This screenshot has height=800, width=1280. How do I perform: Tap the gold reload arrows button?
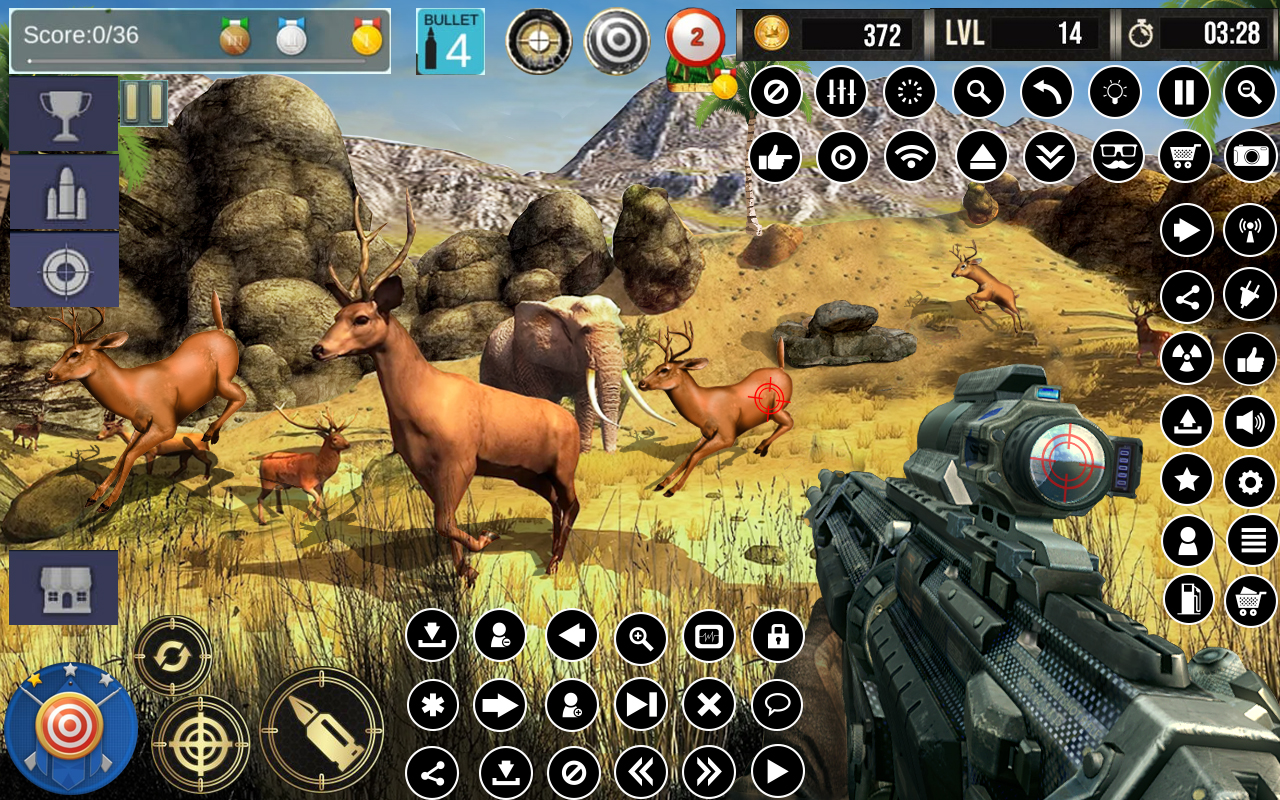[x=172, y=656]
